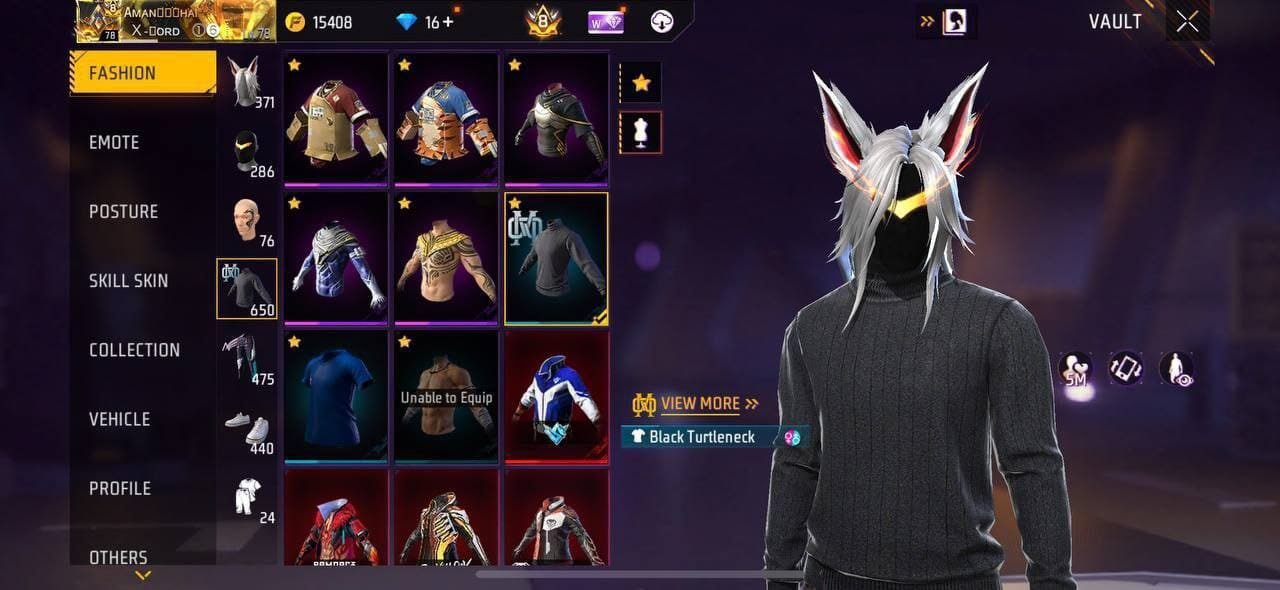Toggle the star favorites filter

(x=641, y=83)
